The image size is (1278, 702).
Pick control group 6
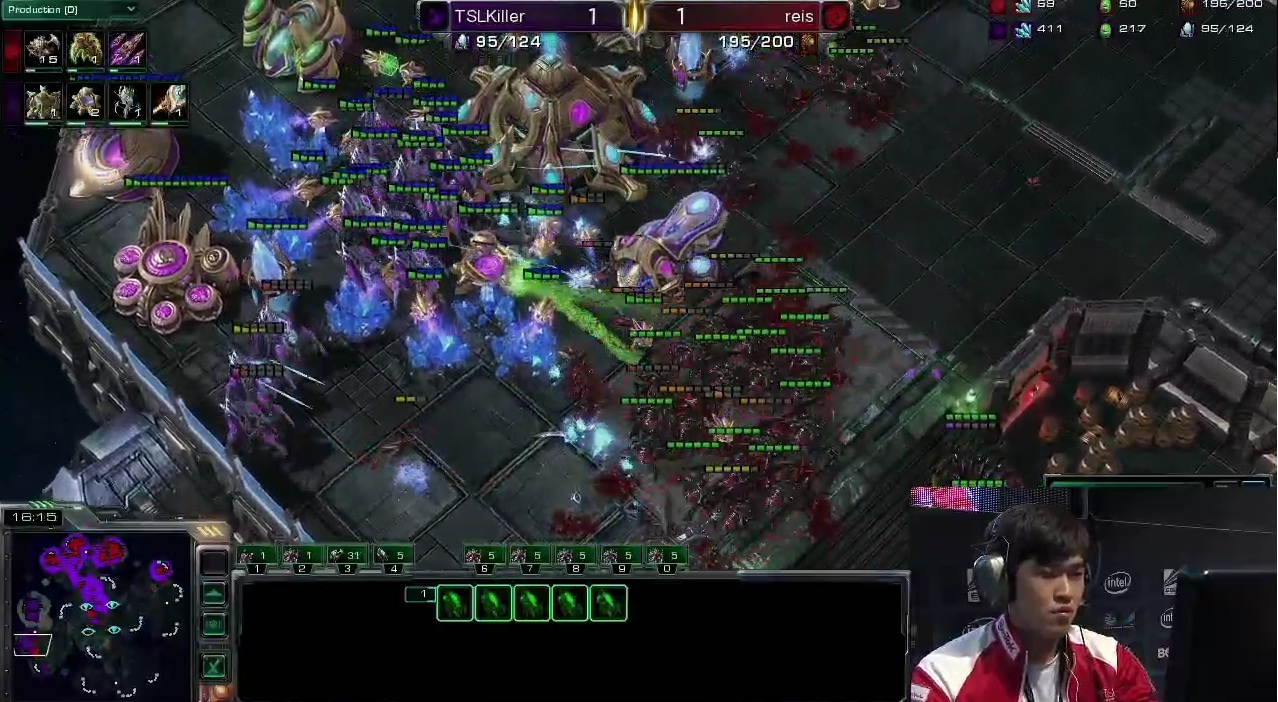(483, 556)
